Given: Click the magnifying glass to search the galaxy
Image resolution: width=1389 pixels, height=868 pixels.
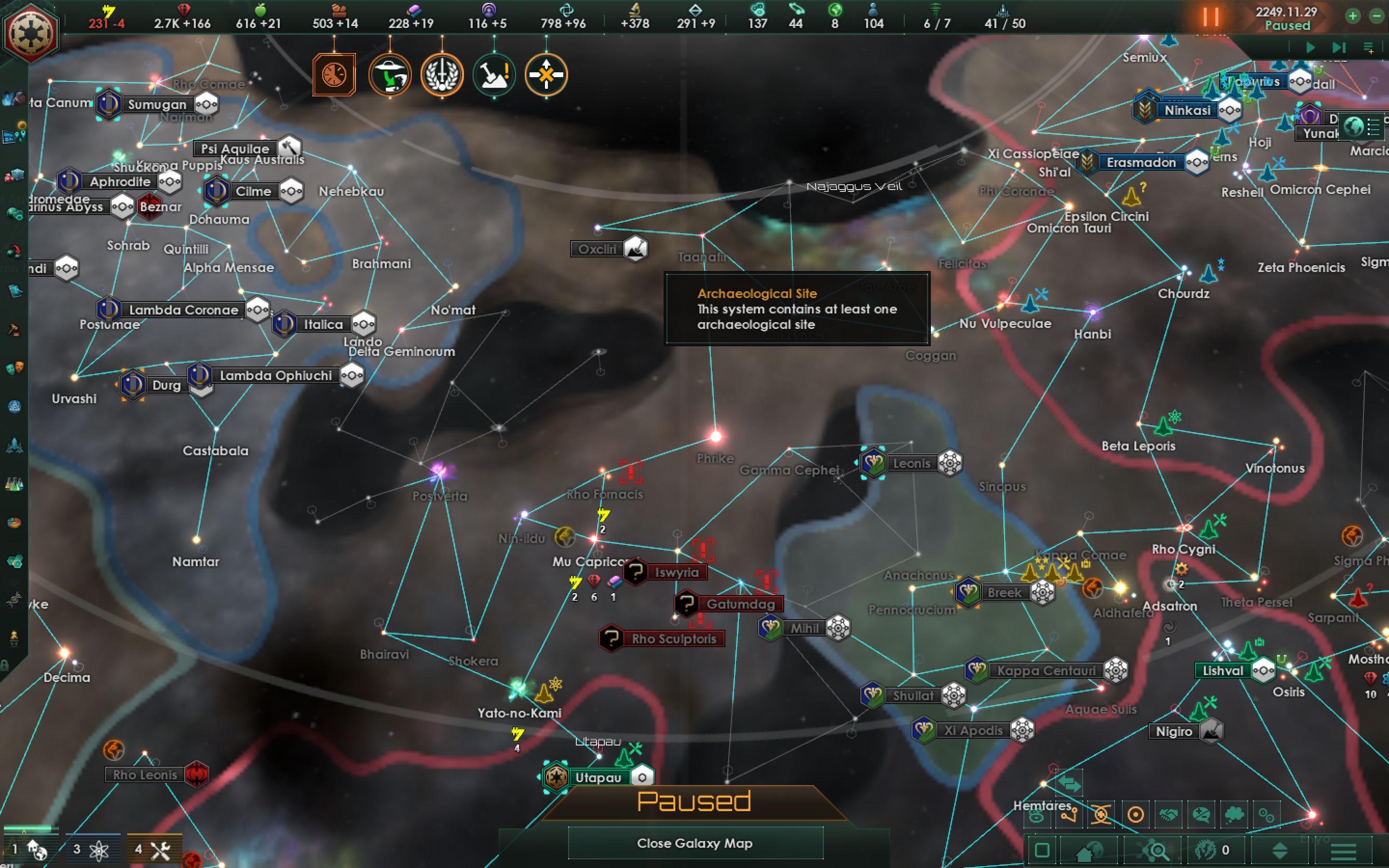Looking at the screenshot, I should (x=1158, y=851).
